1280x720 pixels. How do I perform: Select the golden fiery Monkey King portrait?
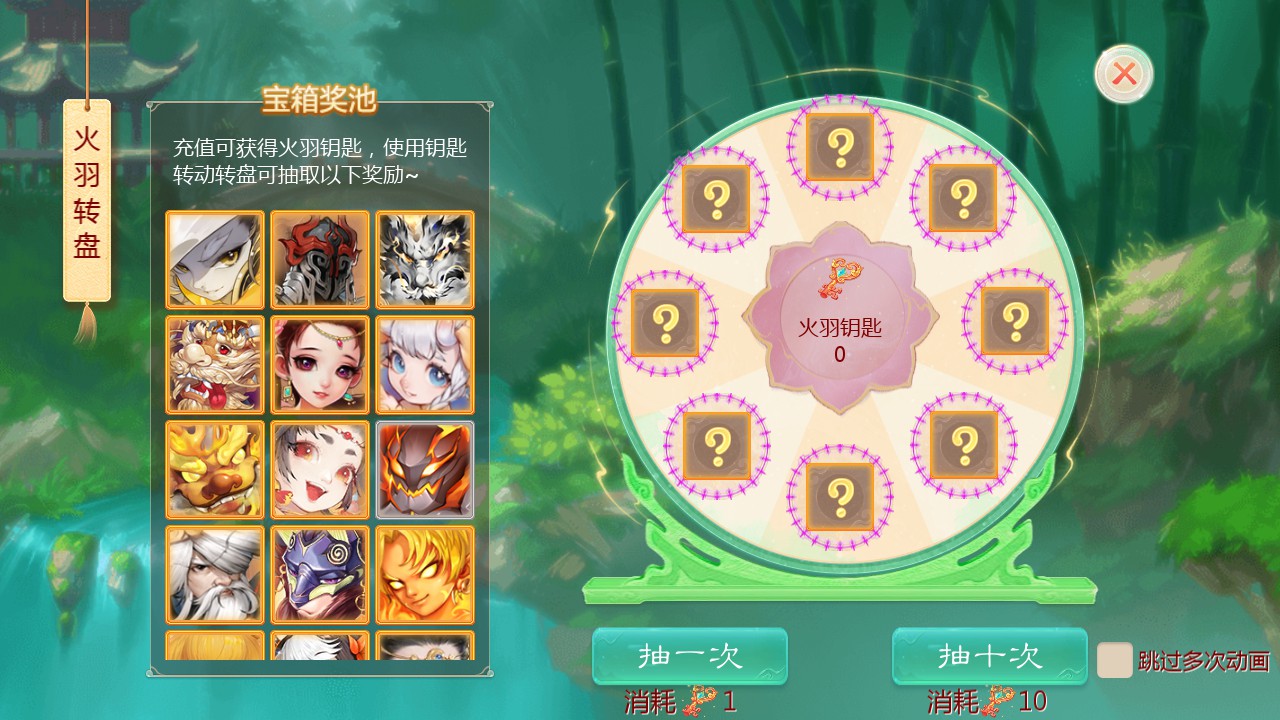(x=423, y=572)
